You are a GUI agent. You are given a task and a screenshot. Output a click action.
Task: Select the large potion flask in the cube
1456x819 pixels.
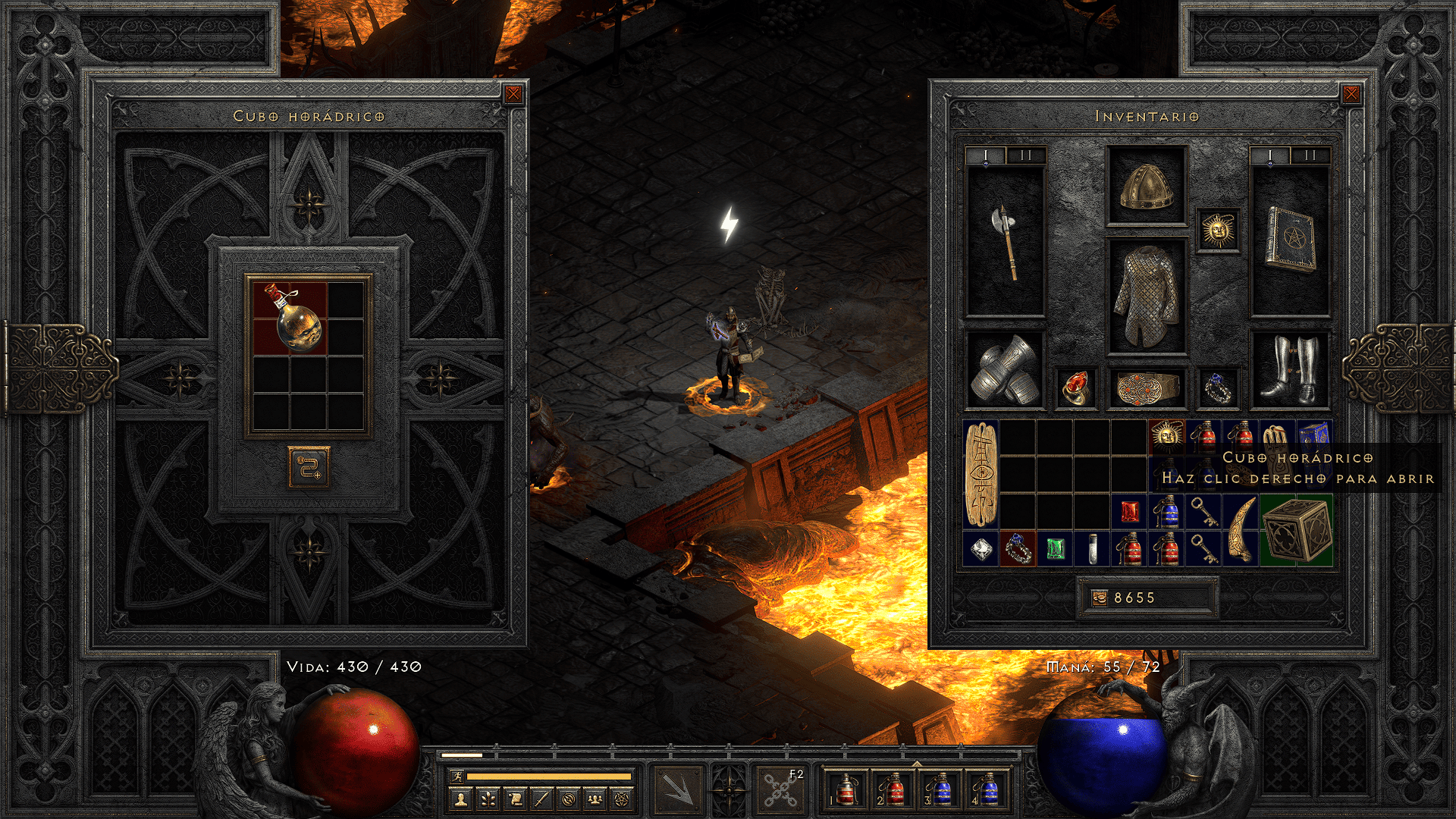pos(290,318)
